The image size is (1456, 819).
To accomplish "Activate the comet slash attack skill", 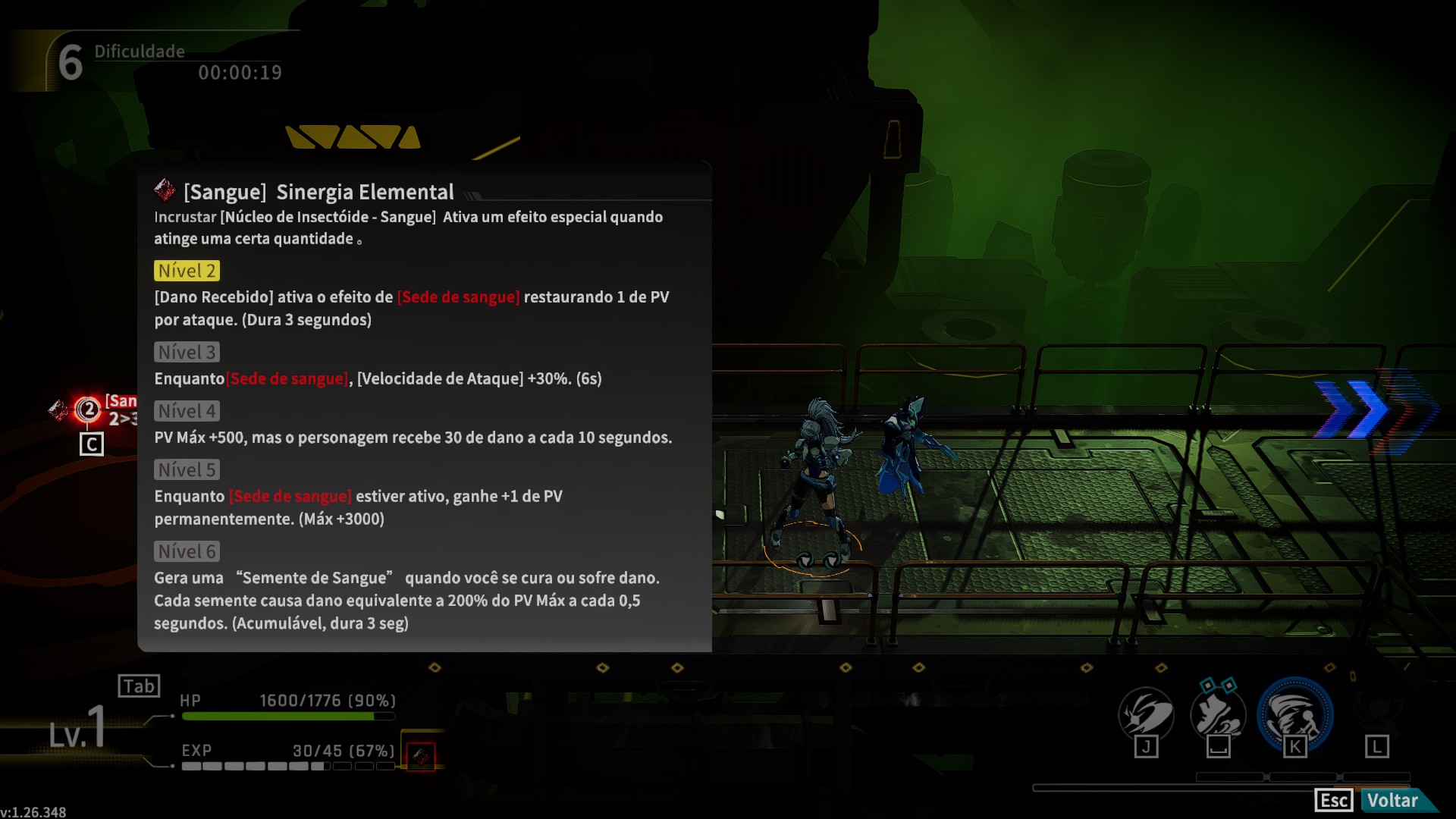I will [x=1146, y=714].
